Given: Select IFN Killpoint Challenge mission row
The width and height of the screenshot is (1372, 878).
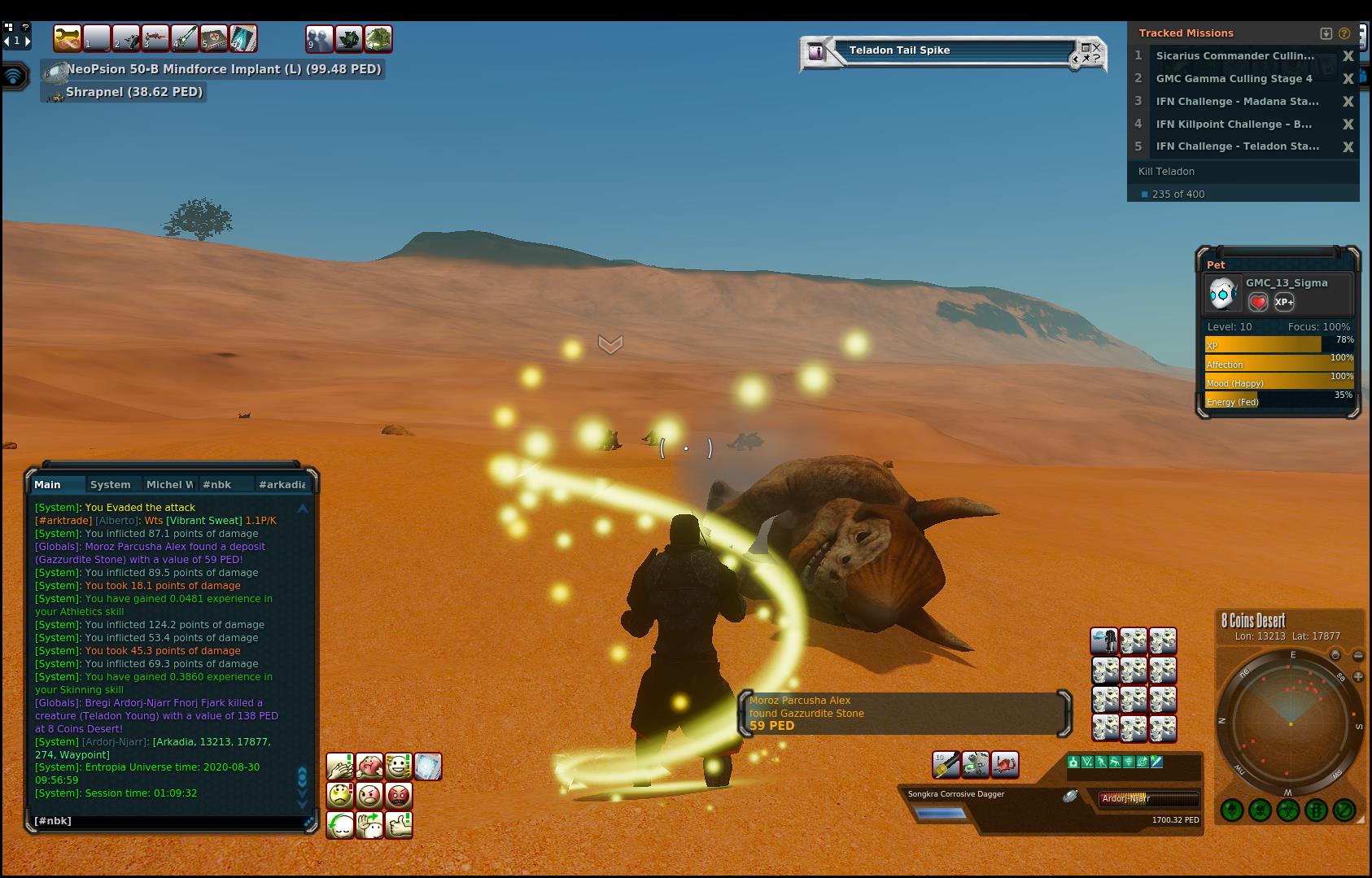Looking at the screenshot, I should click(1234, 124).
